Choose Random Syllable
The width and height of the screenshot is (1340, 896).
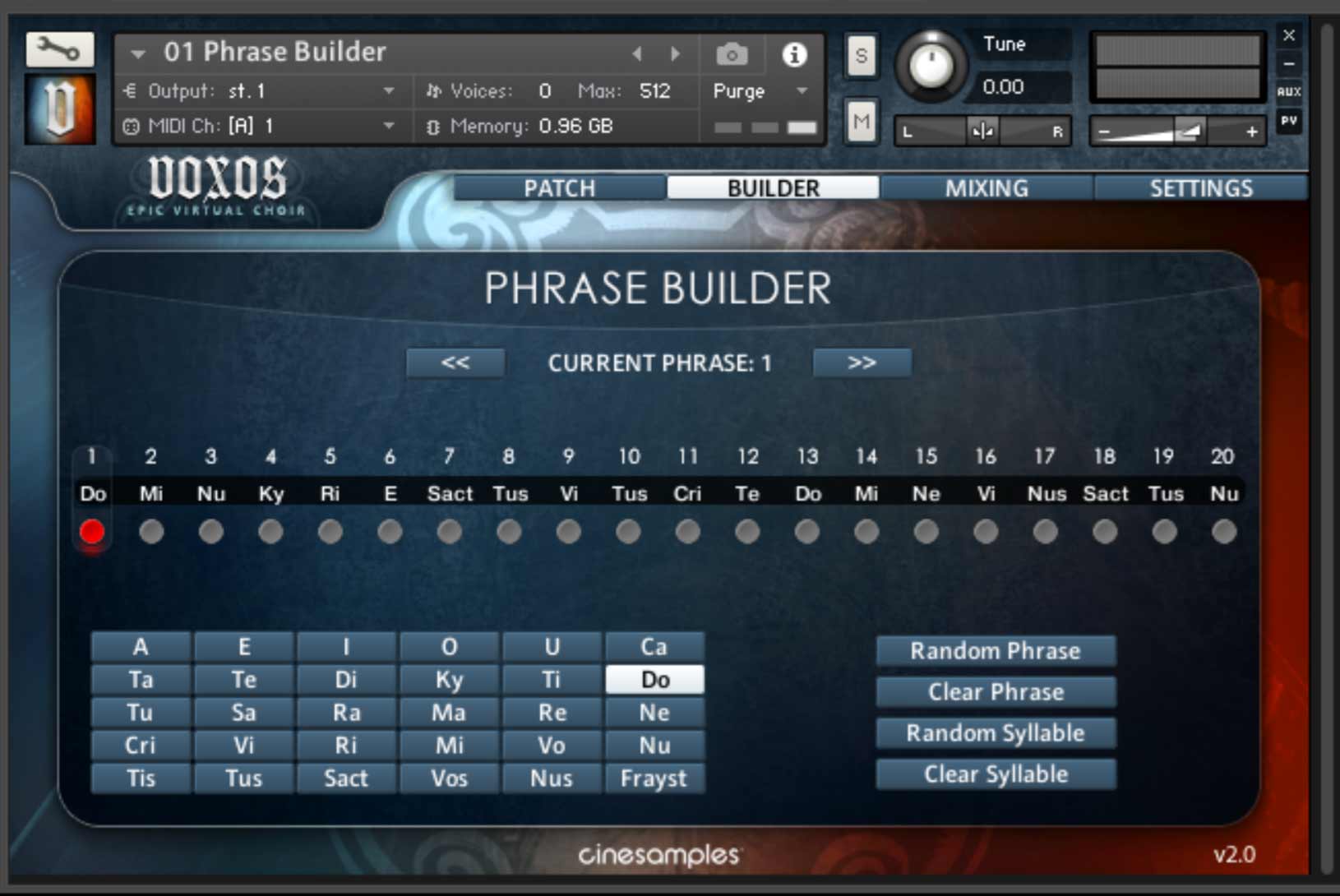click(x=995, y=733)
